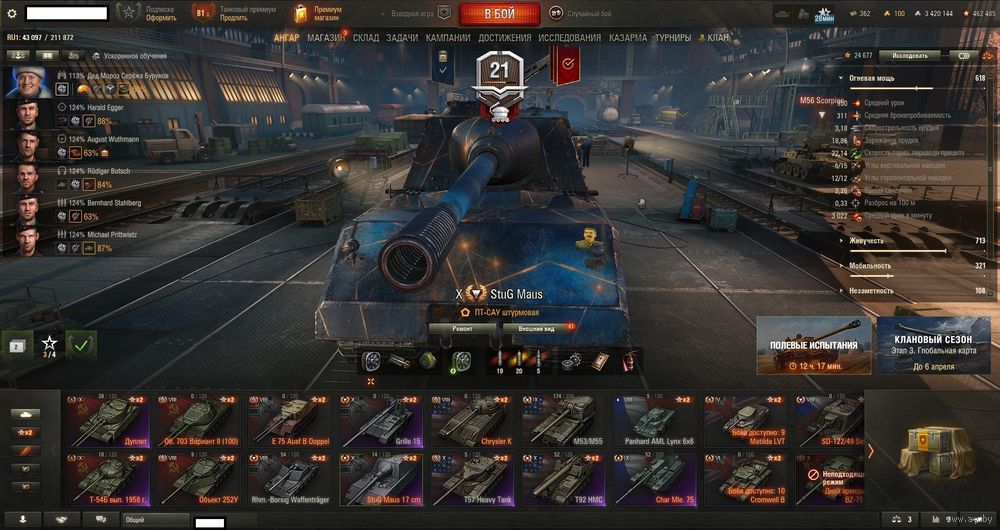Switch to the МАГАЗИН tab
The width and height of the screenshot is (1000, 530).
tap(326, 38)
